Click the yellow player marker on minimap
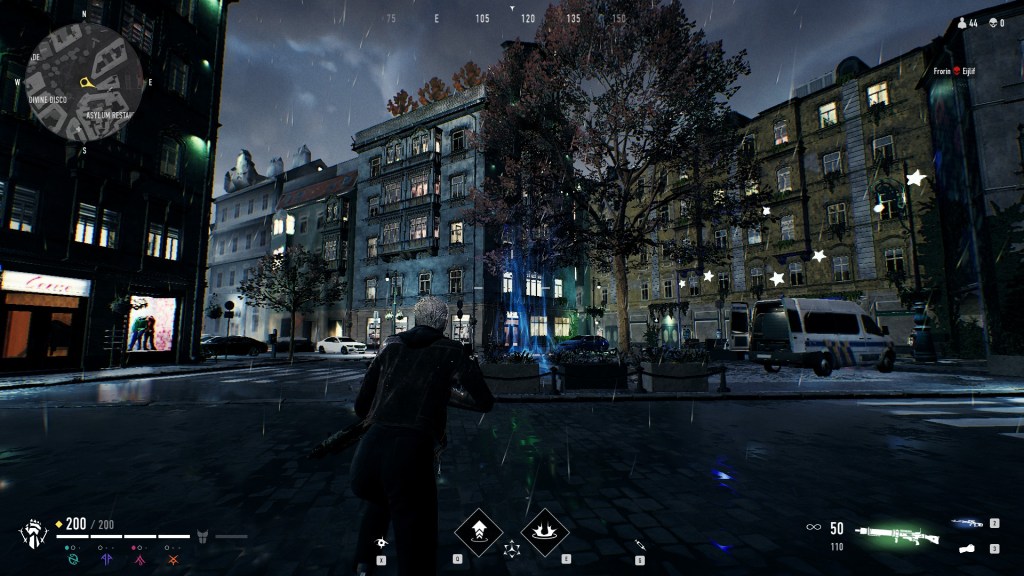The width and height of the screenshot is (1024, 576). (x=88, y=80)
